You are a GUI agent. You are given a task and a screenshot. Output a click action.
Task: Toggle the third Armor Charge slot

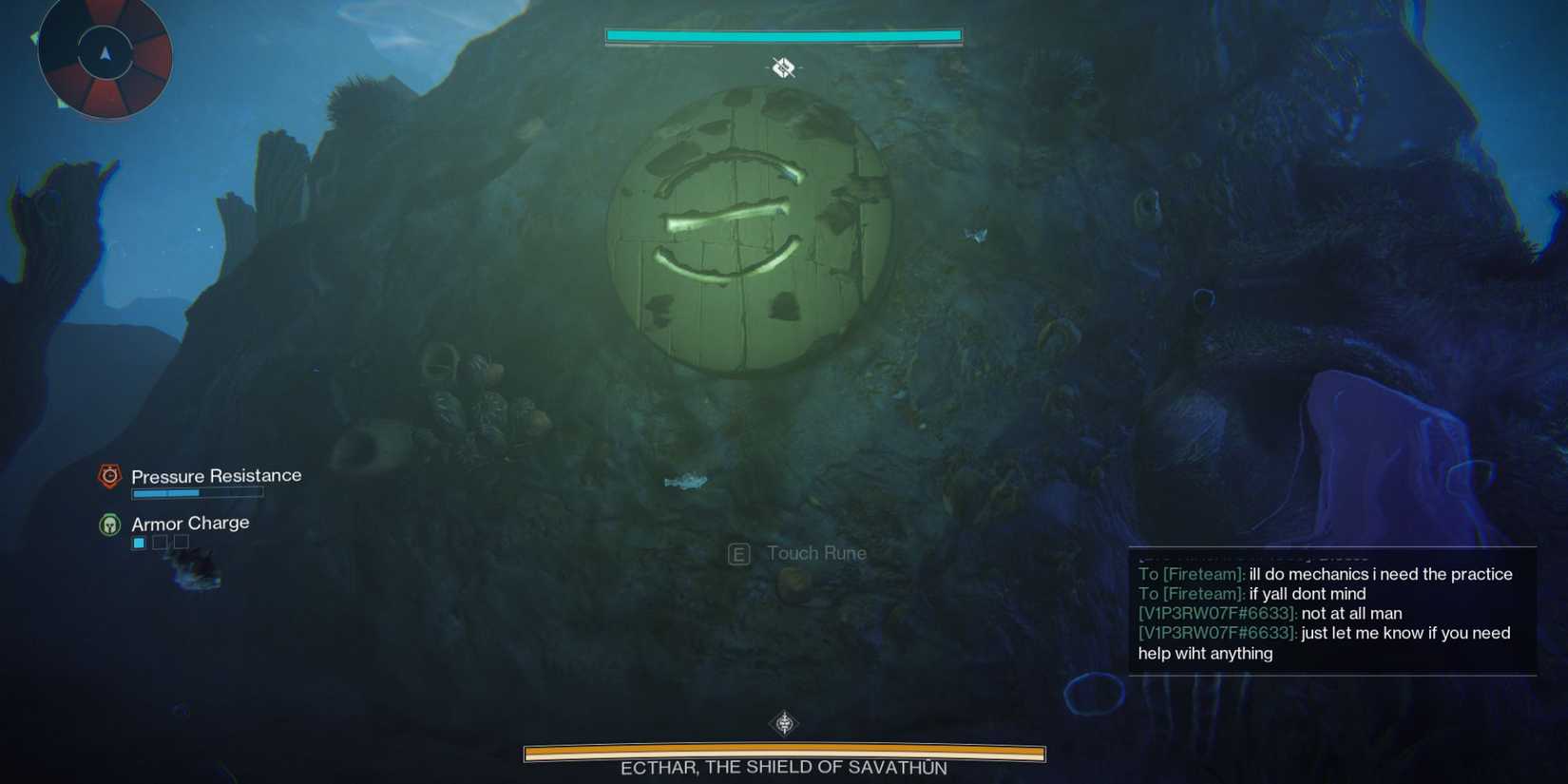click(x=180, y=542)
